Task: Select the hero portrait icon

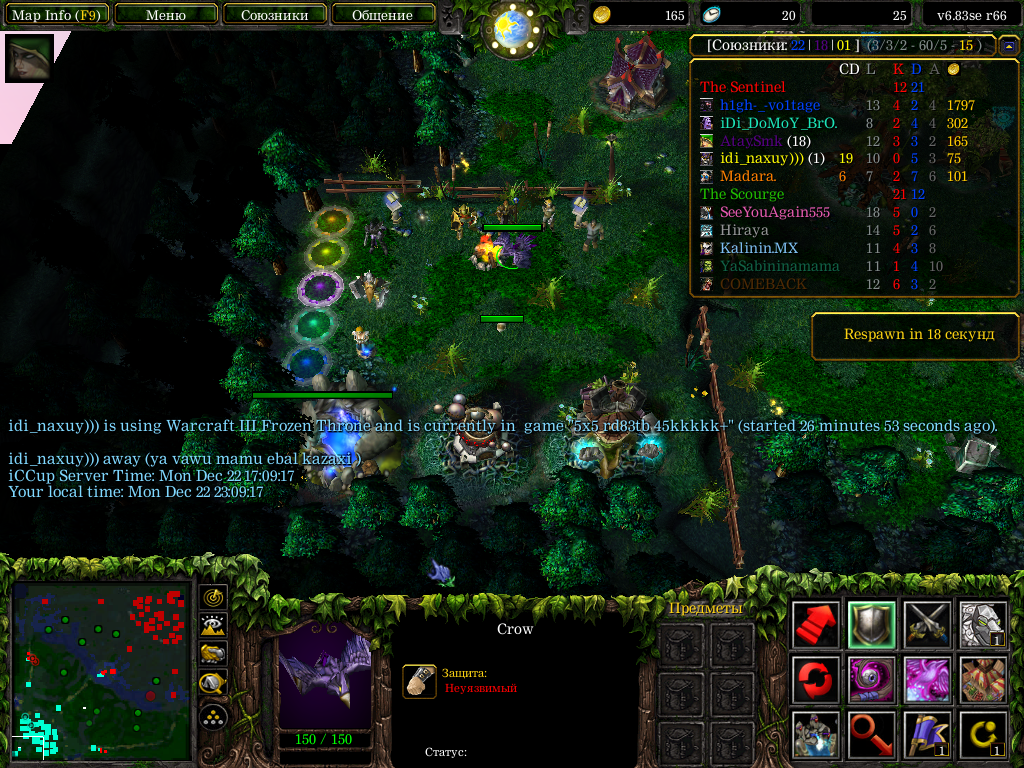Action: click(29, 57)
